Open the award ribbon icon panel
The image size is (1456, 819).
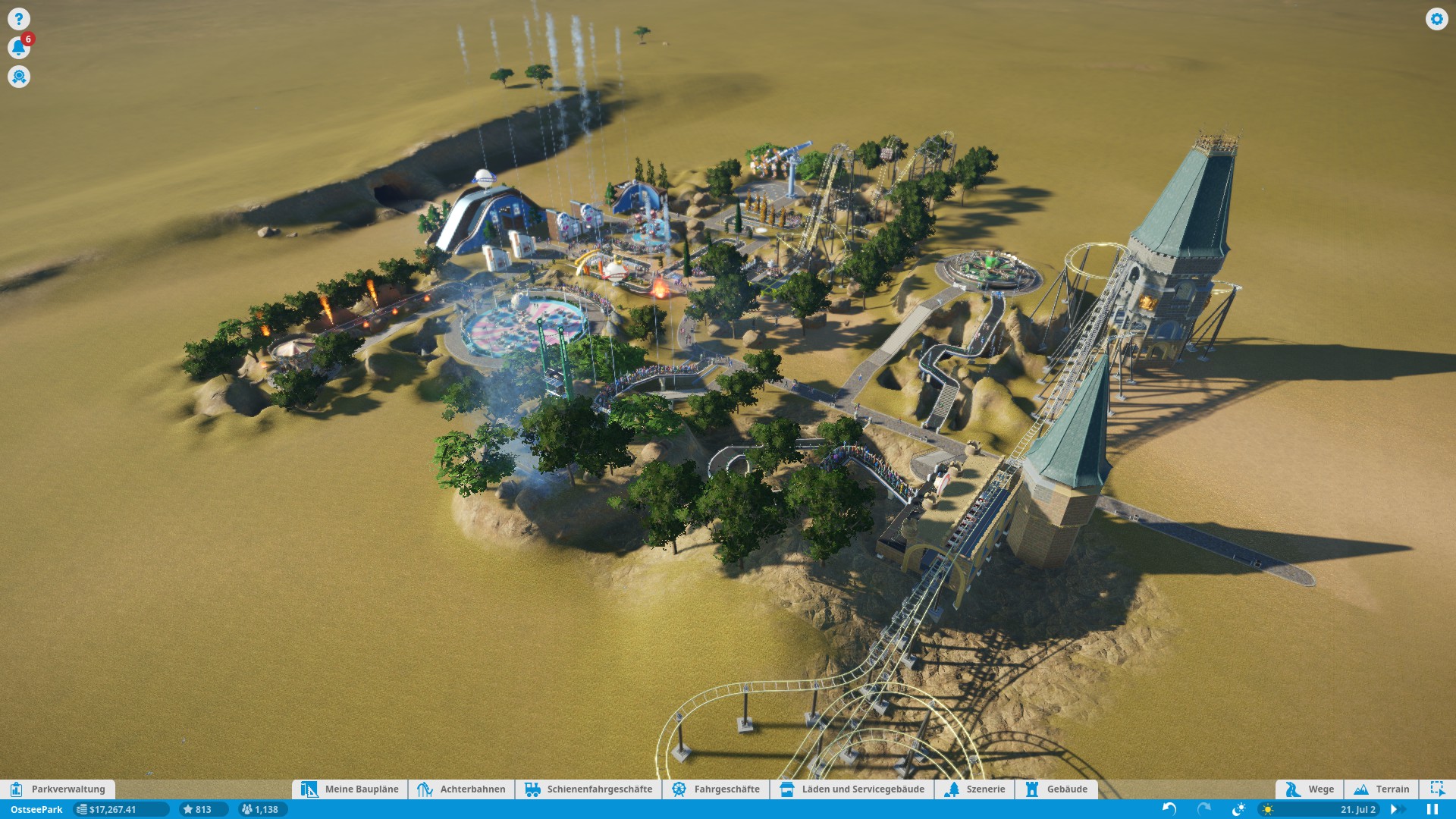(19, 77)
